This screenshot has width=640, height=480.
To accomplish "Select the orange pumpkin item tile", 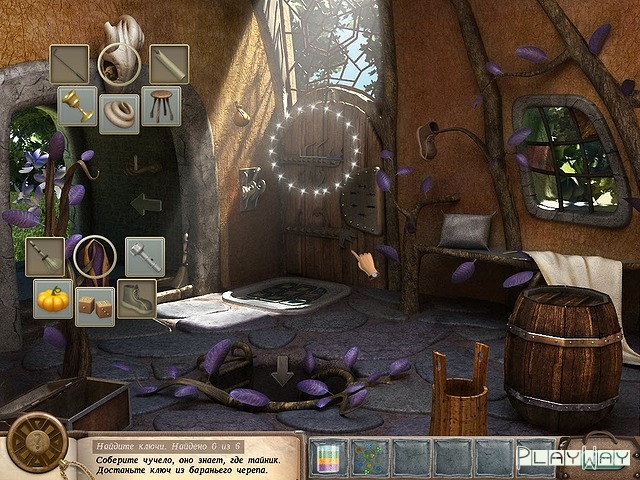I will (x=52, y=298).
